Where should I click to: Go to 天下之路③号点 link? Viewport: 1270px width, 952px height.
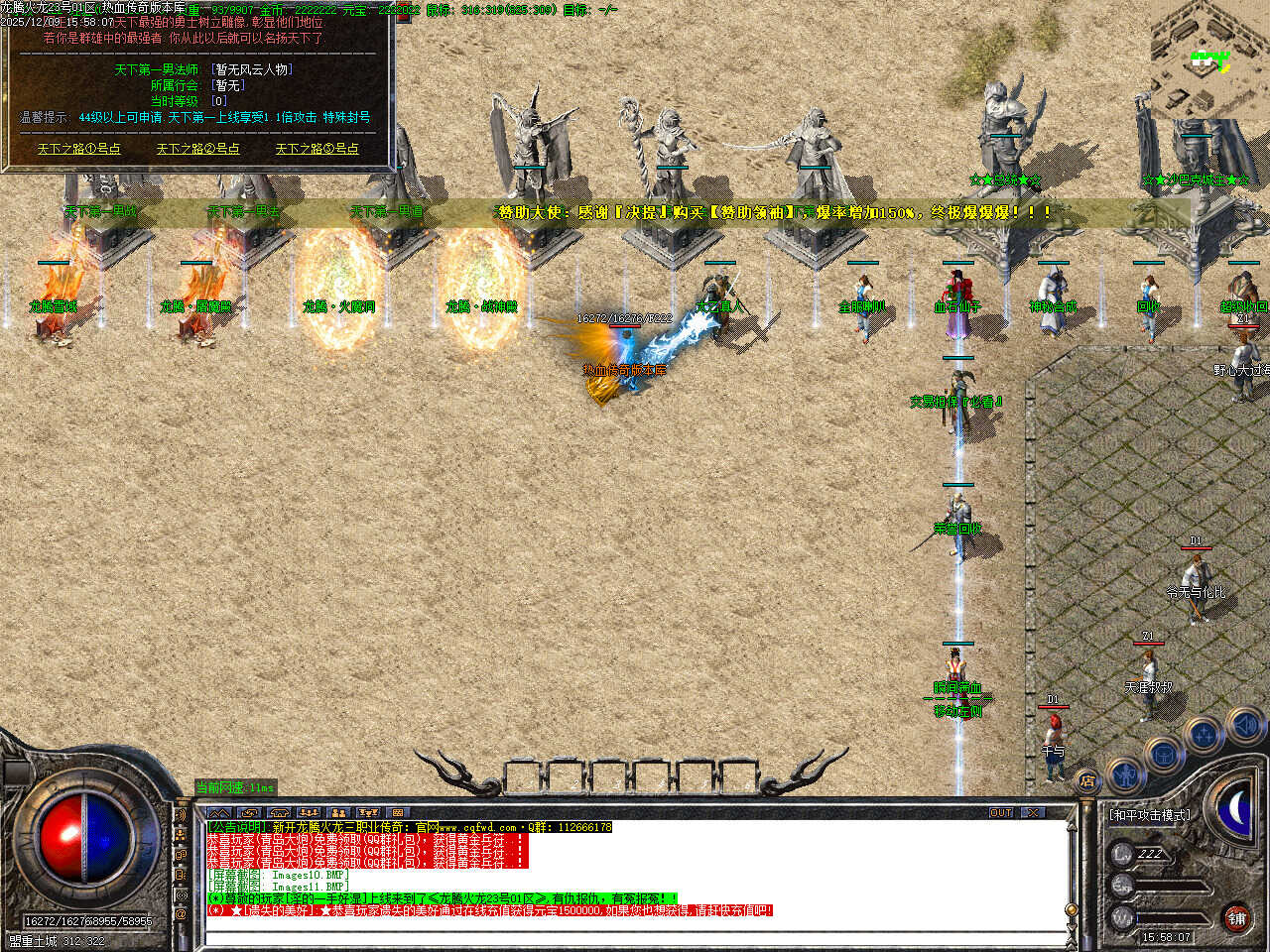[317, 149]
